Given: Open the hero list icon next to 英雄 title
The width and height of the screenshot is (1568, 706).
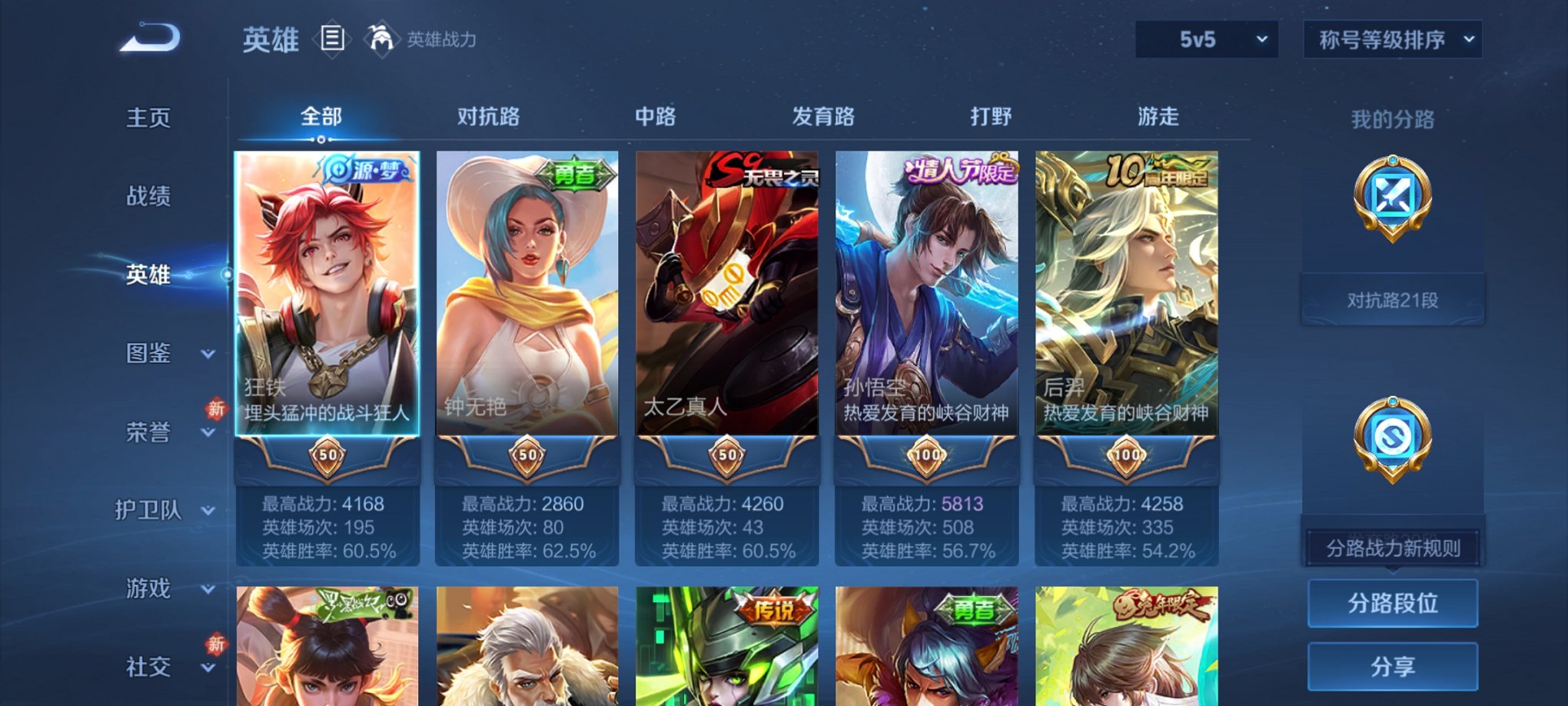Looking at the screenshot, I should click(333, 39).
